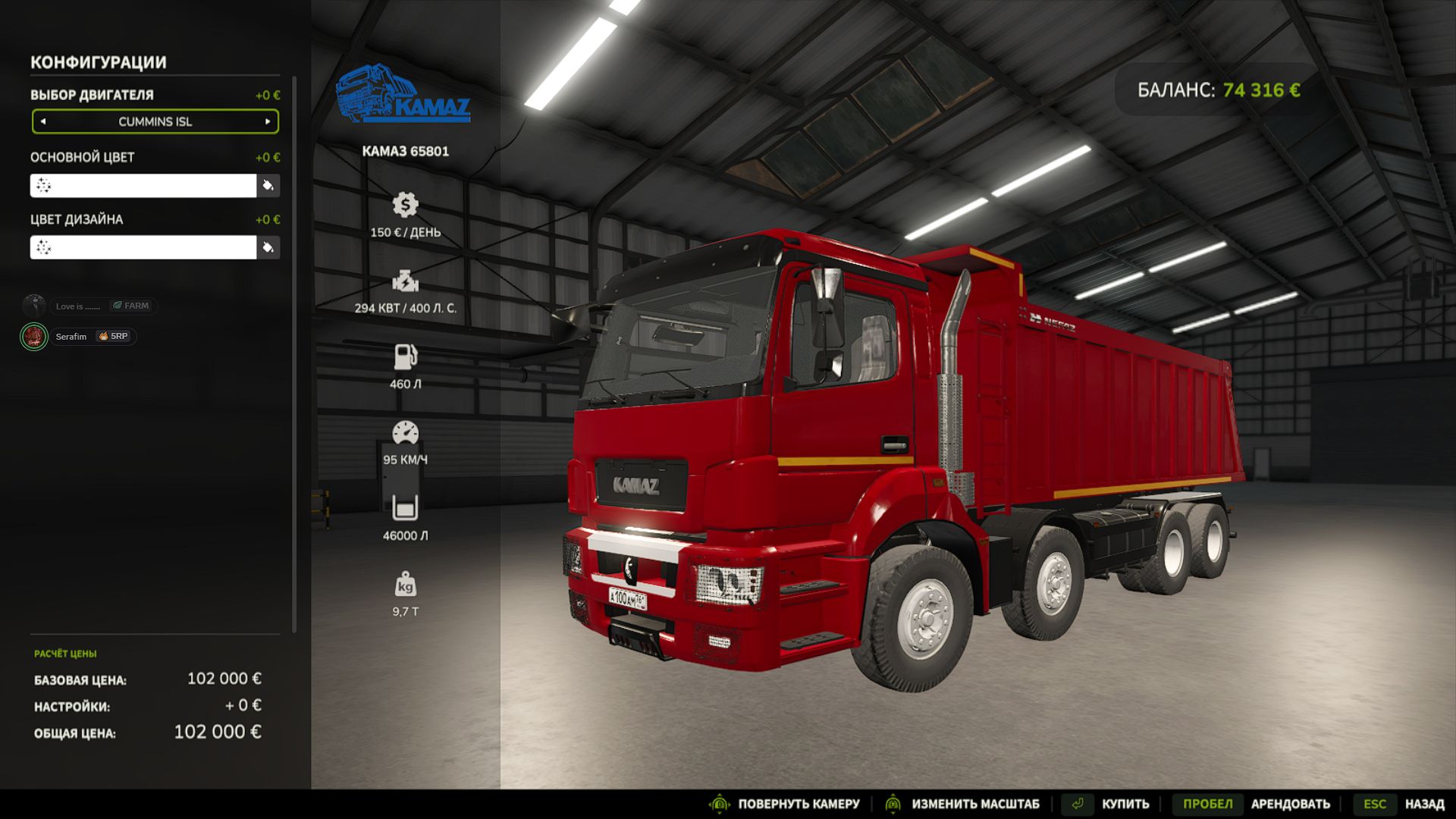
Task: Click the camera rotation icon near ПОВЕРНУТЬ КАМЕРУ
Action: (719, 803)
